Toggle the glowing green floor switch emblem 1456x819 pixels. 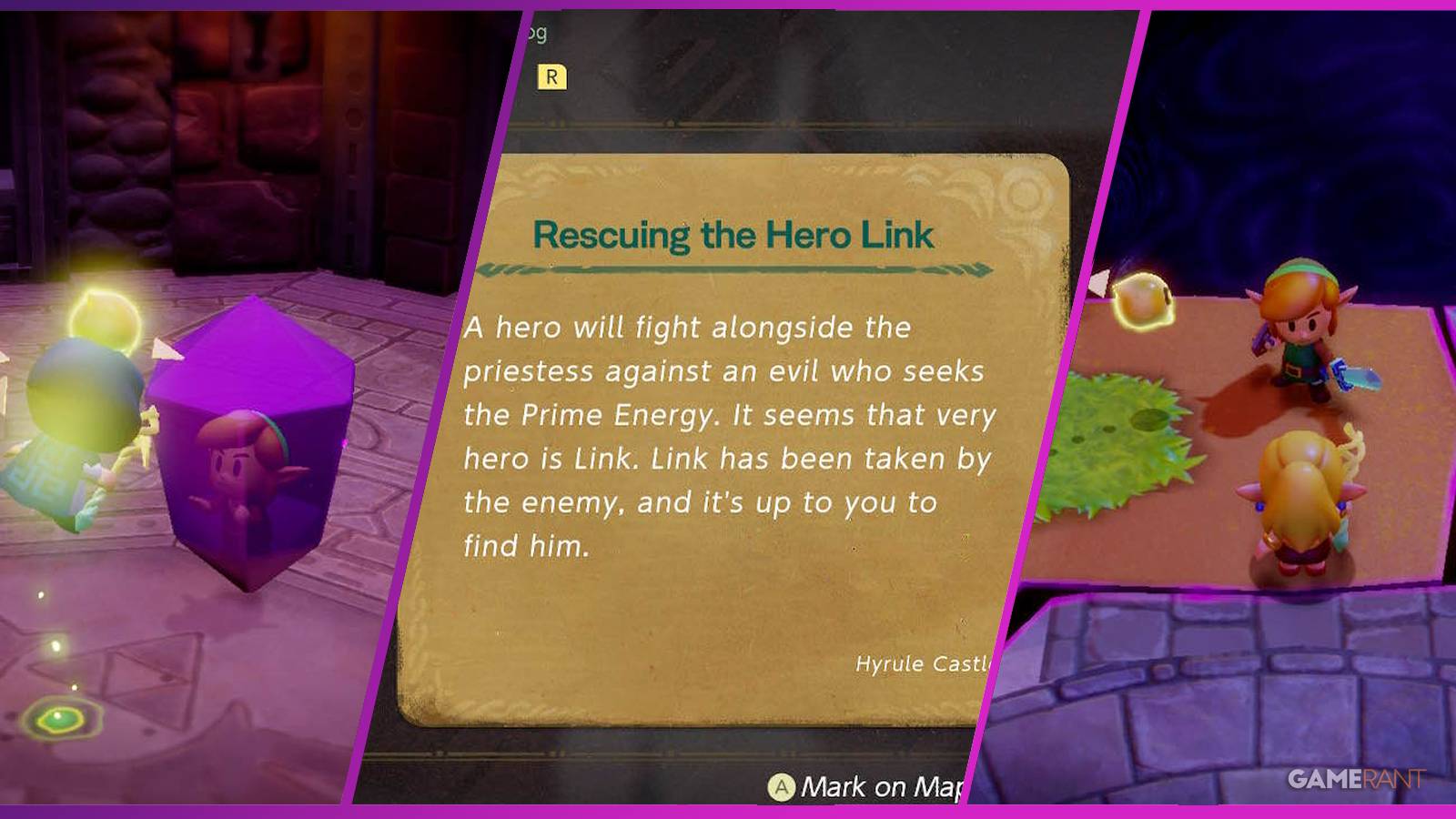[x=59, y=719]
